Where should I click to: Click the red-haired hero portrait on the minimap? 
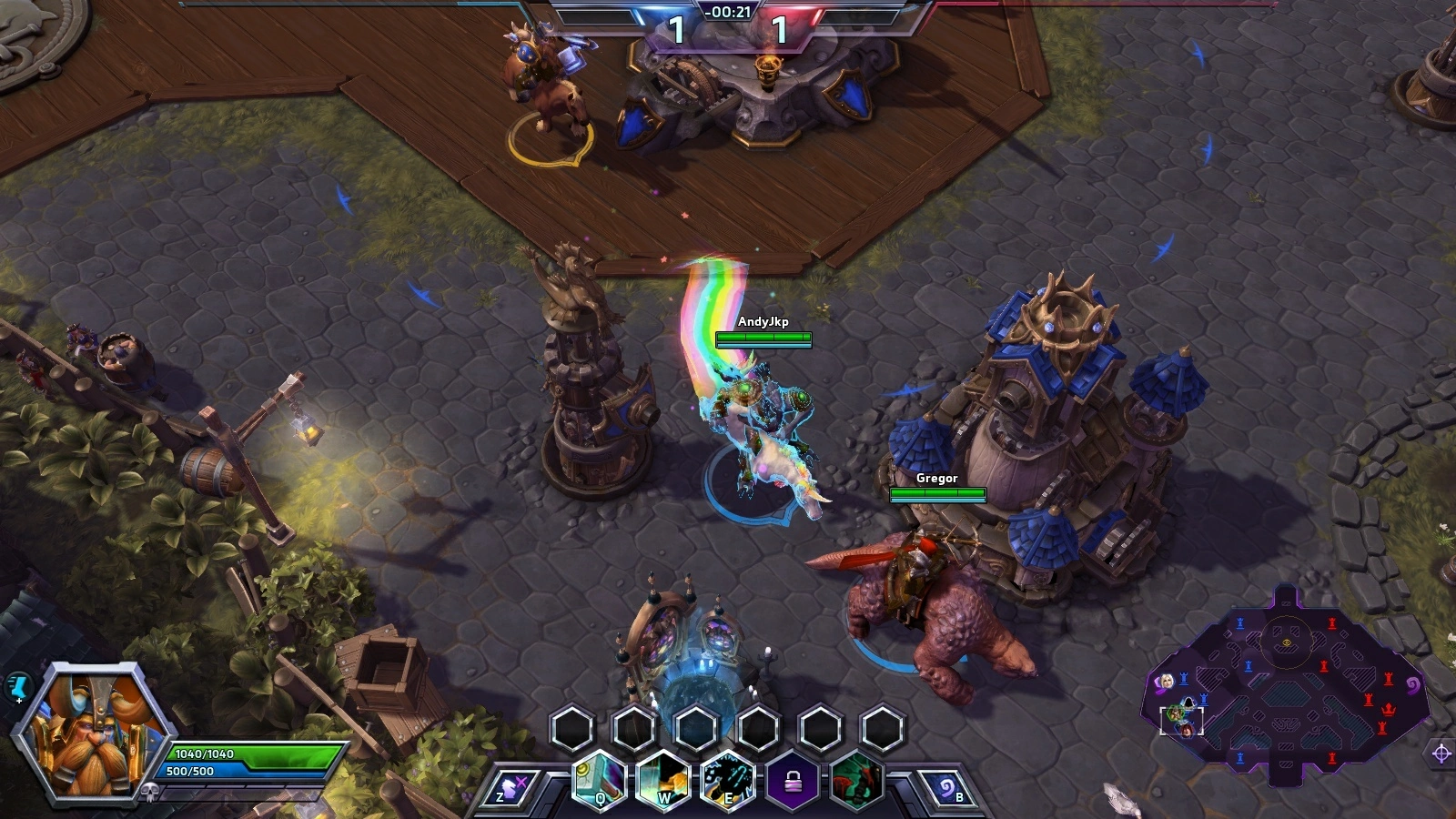(x=1187, y=730)
